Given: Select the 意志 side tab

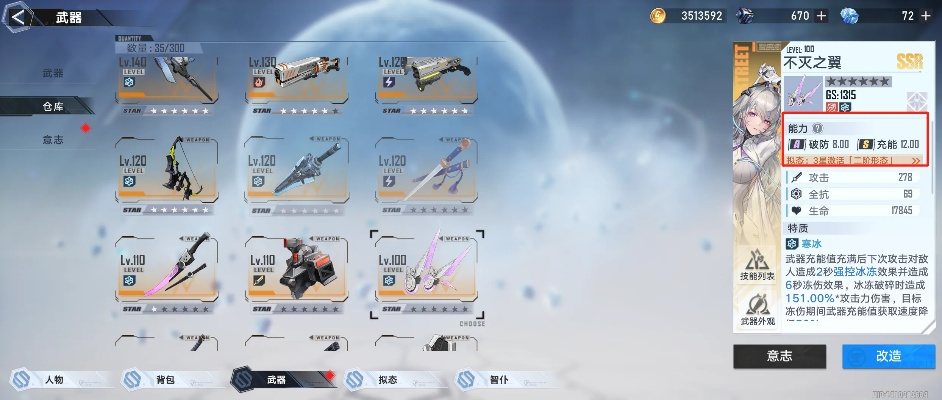Looking at the screenshot, I should pos(53,139).
